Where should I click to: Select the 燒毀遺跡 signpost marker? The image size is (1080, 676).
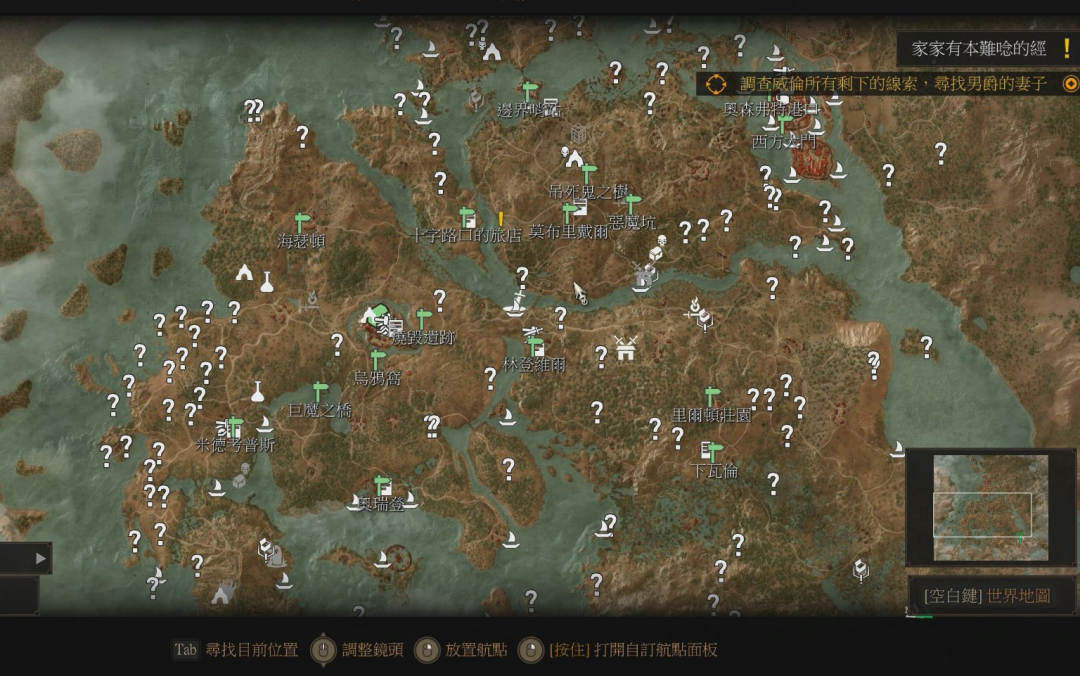point(424,319)
